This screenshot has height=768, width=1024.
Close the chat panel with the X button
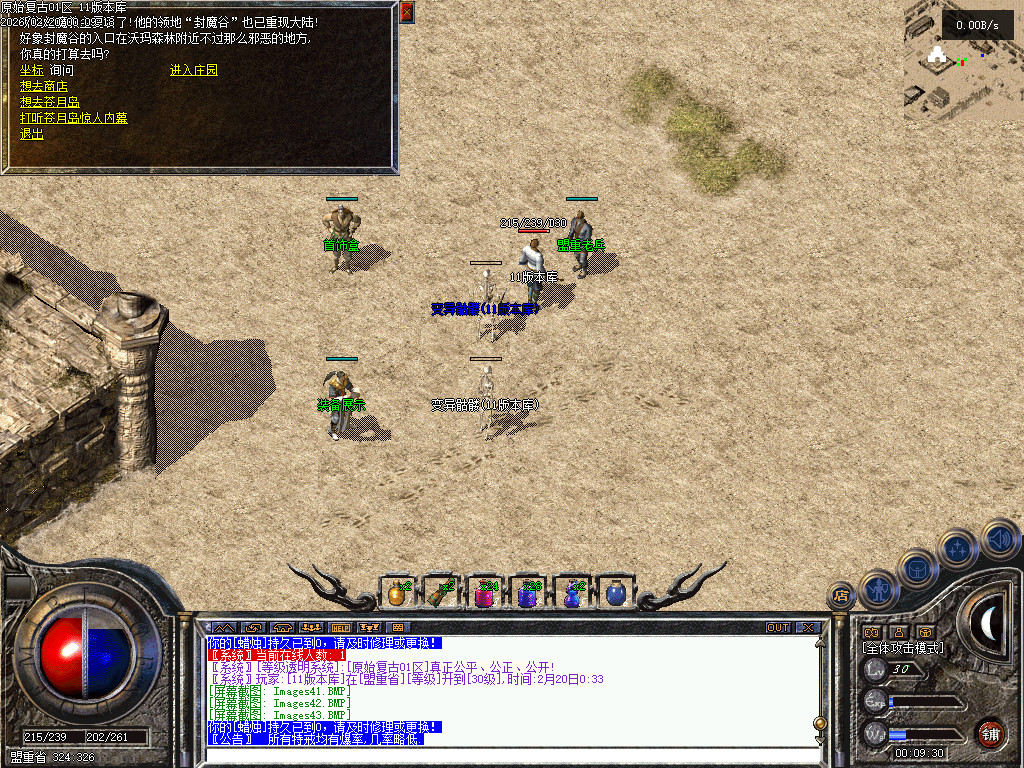click(808, 628)
